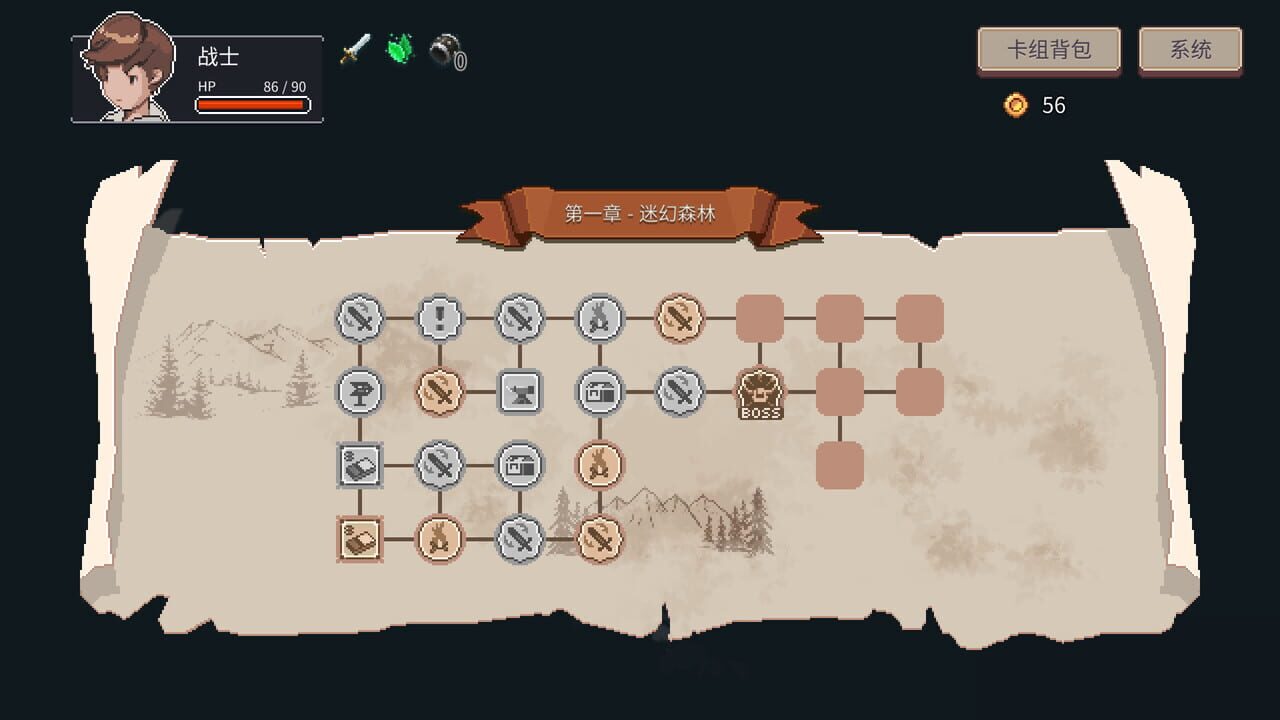Click the shop flag node on the left
The height and width of the screenshot is (720, 1280).
(361, 391)
